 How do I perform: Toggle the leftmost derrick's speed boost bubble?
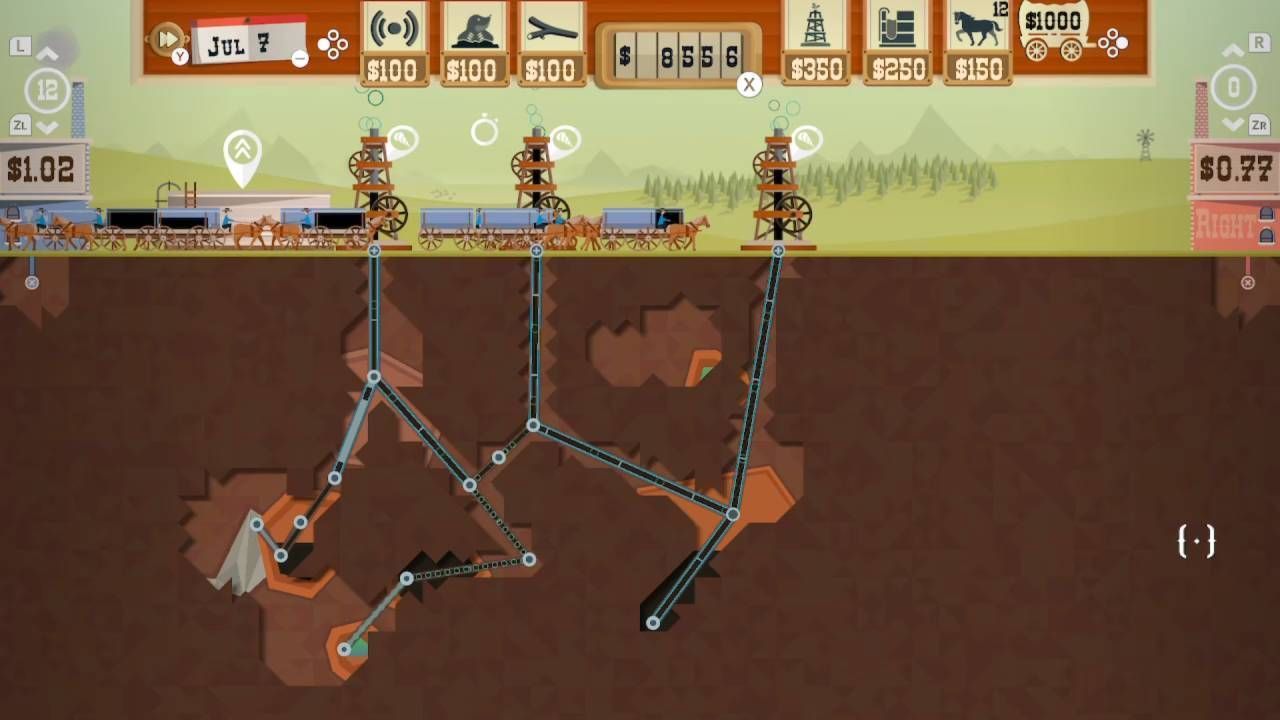coord(403,140)
